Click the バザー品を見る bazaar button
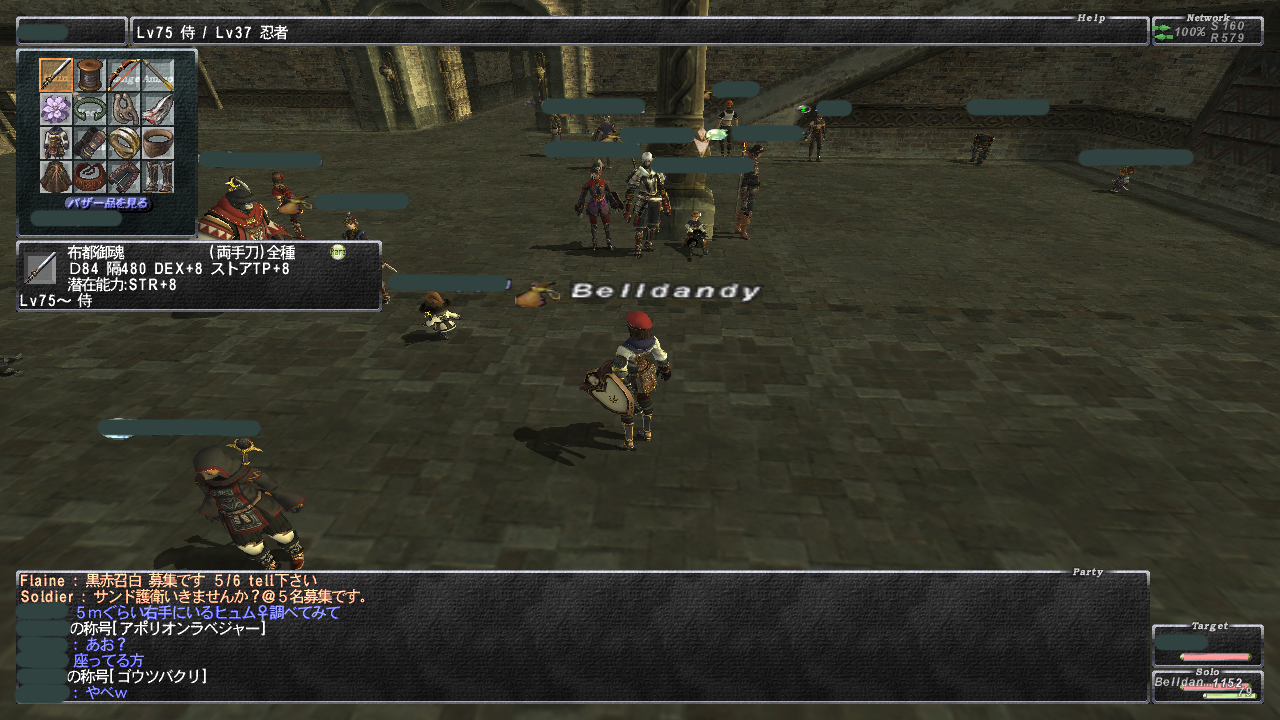 (107, 203)
